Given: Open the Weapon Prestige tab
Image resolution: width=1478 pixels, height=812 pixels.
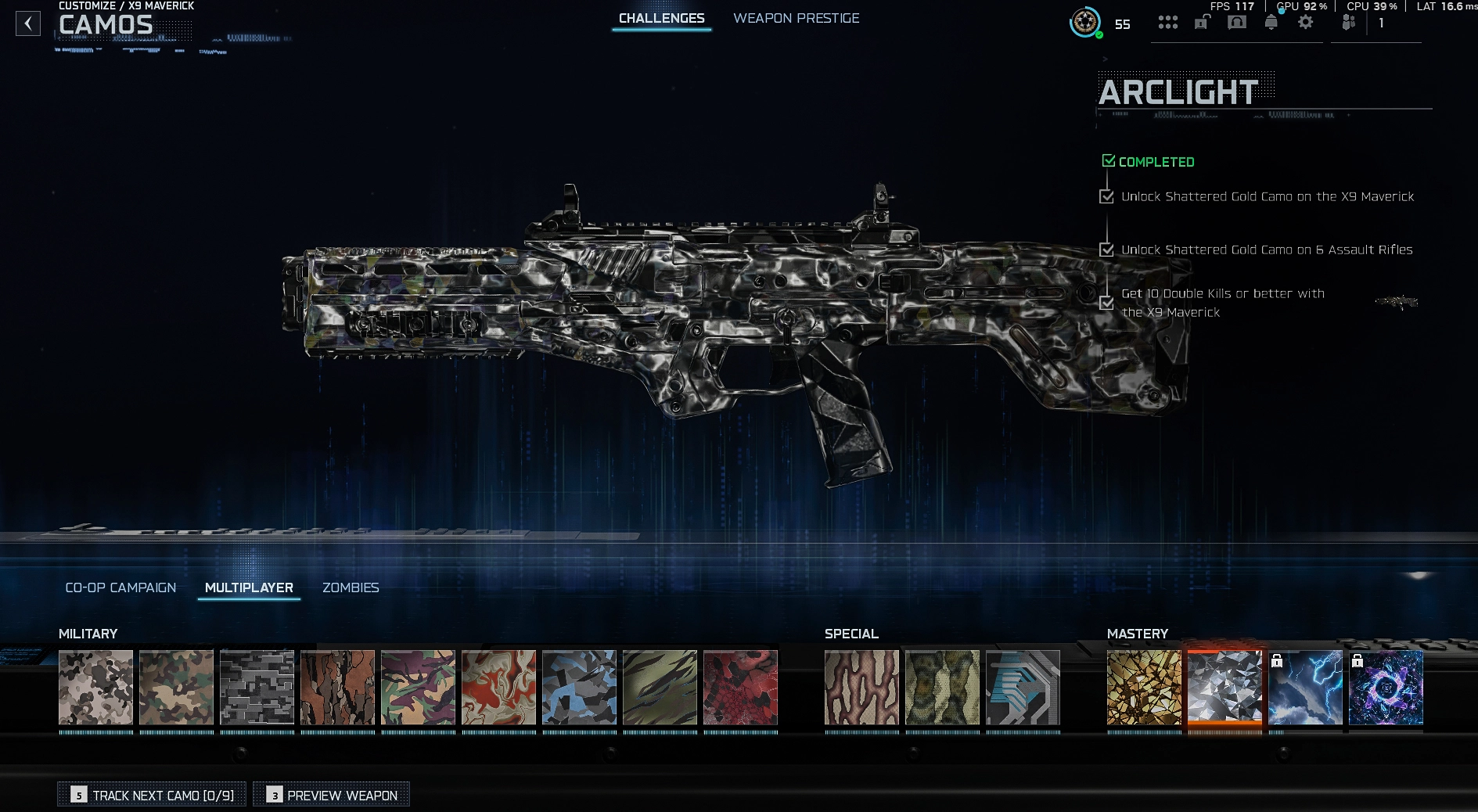Looking at the screenshot, I should tap(796, 18).
